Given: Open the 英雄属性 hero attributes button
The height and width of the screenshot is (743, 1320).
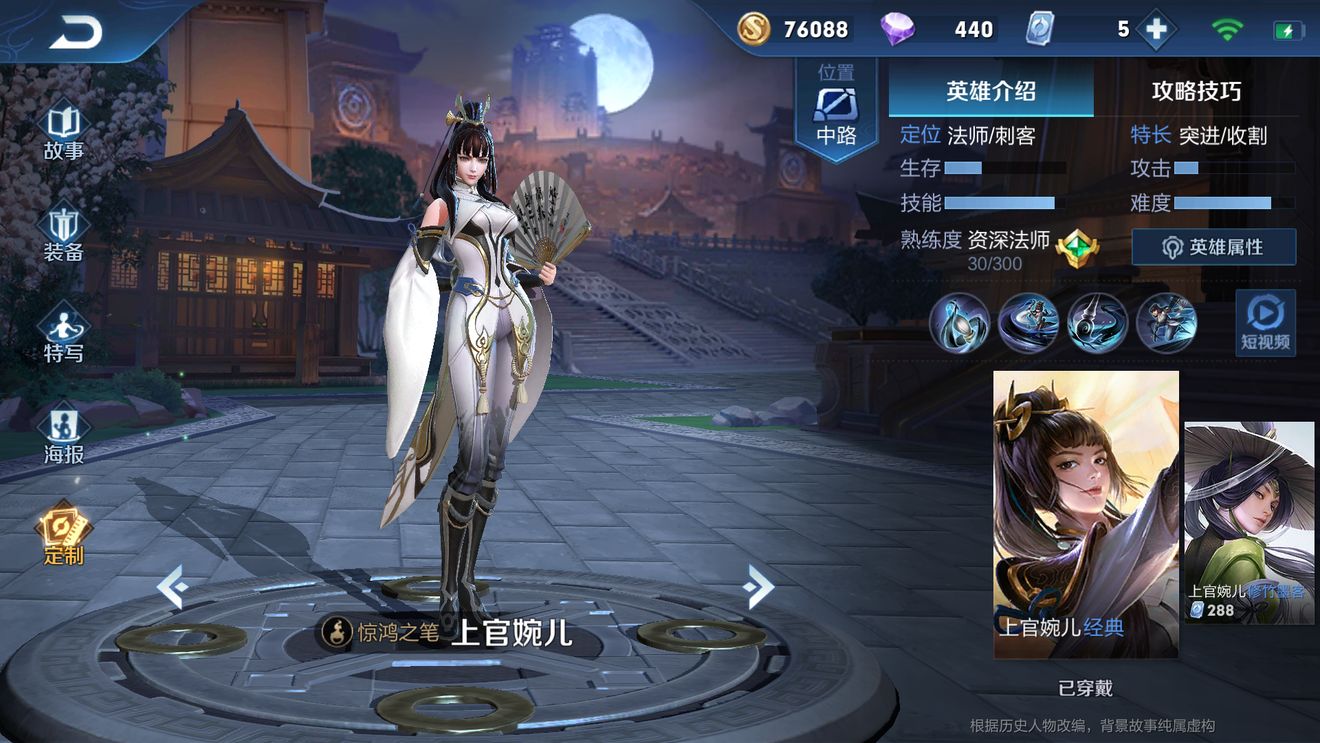Looking at the screenshot, I should (x=1213, y=247).
